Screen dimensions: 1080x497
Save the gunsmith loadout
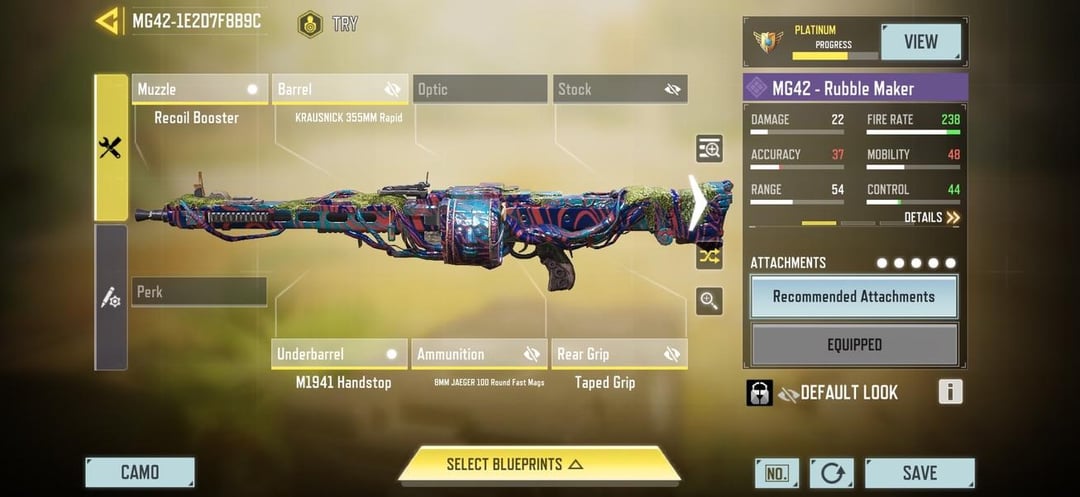pyautogui.click(x=919, y=473)
